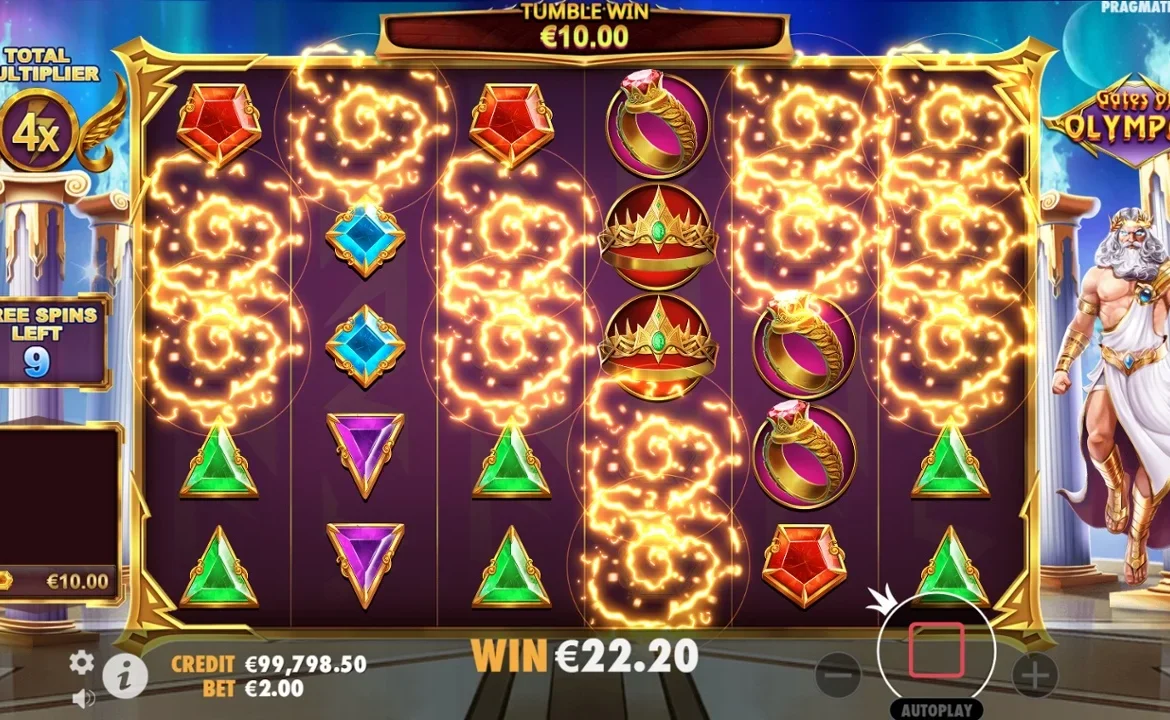Increase the bet with the plus button
The height and width of the screenshot is (720, 1170).
tap(1035, 675)
